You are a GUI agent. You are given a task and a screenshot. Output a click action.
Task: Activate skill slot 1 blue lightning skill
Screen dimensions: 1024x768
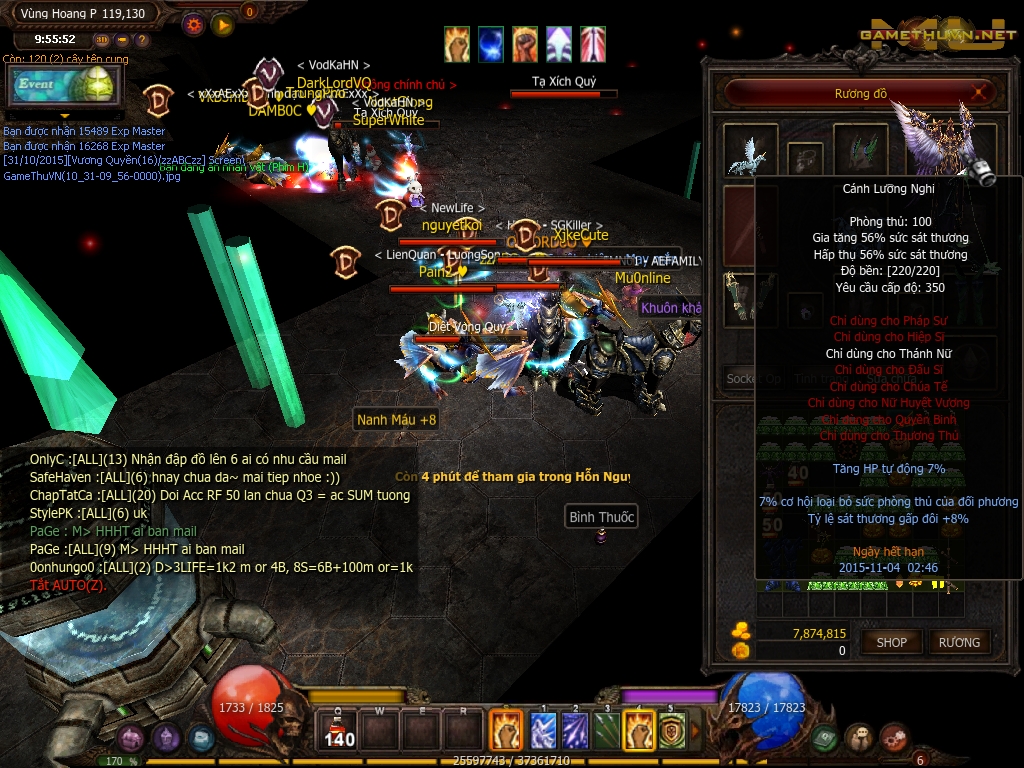pos(542,730)
